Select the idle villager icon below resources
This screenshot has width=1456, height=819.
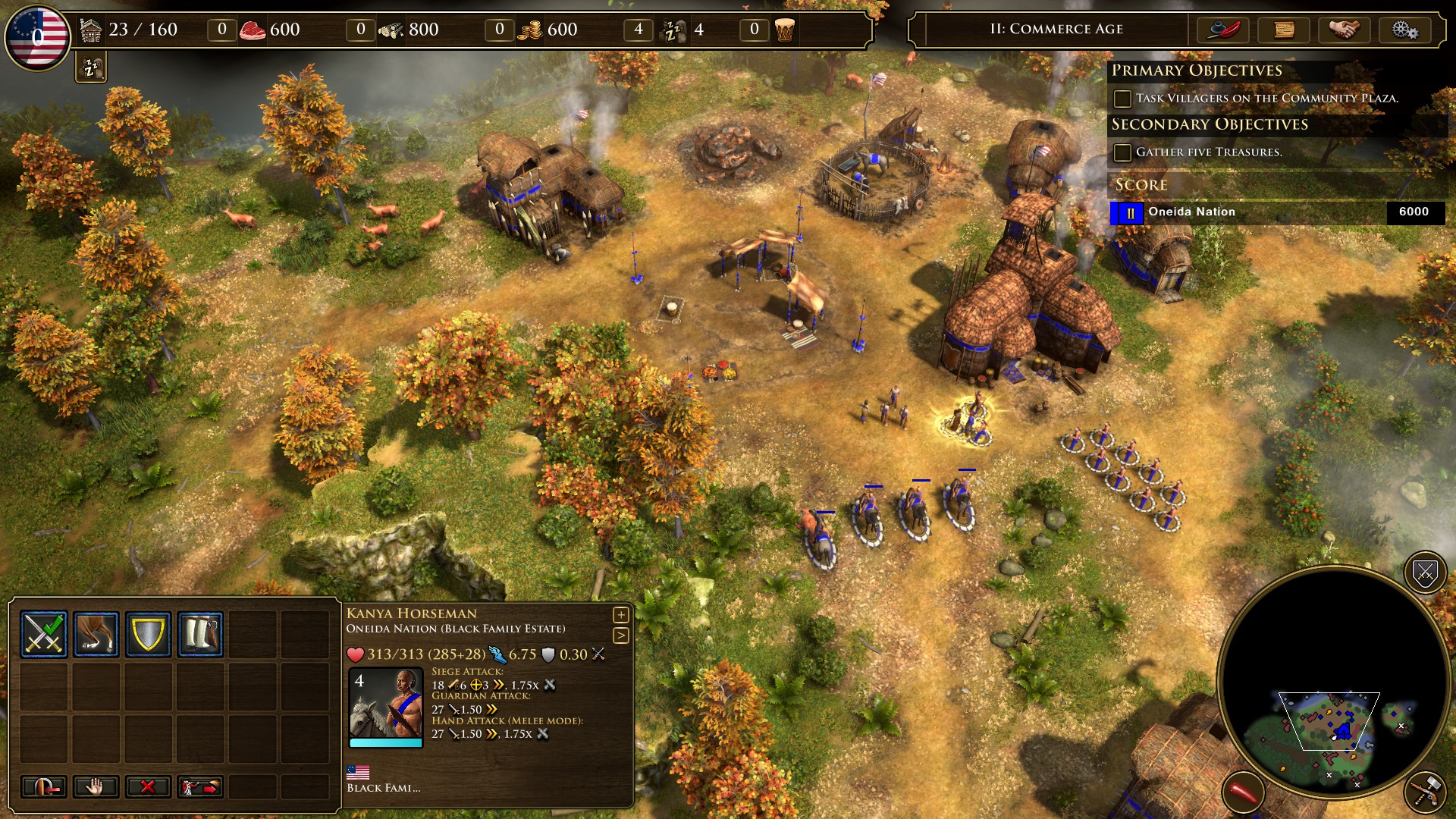click(91, 68)
